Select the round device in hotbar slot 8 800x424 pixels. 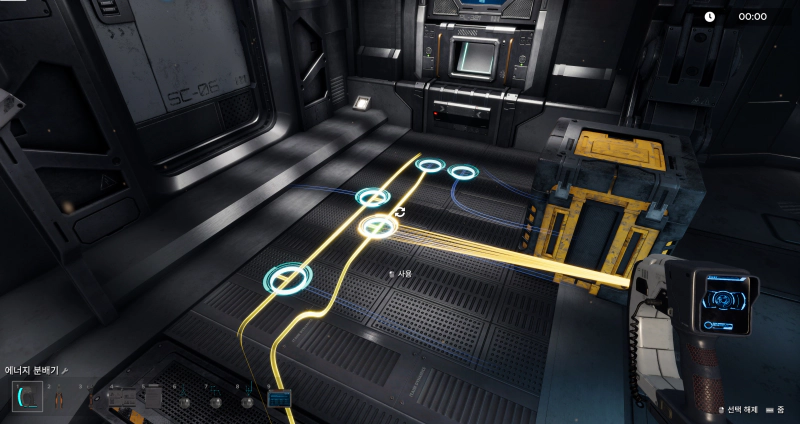247,402
